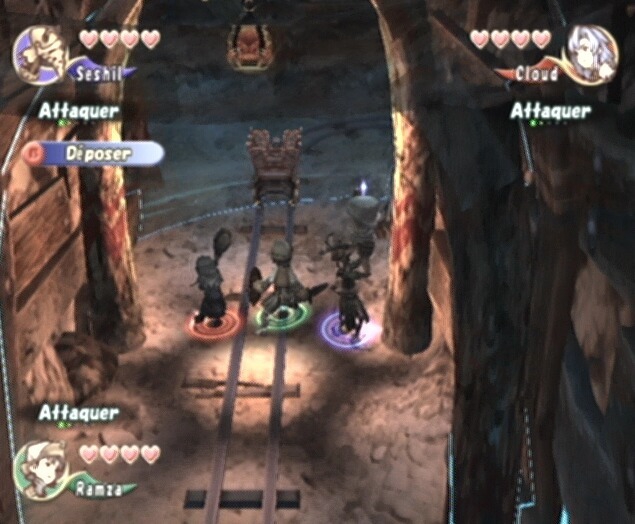The height and width of the screenshot is (524, 635).
Task: Activate Seshil's Attaquer command
Action: click(79, 111)
